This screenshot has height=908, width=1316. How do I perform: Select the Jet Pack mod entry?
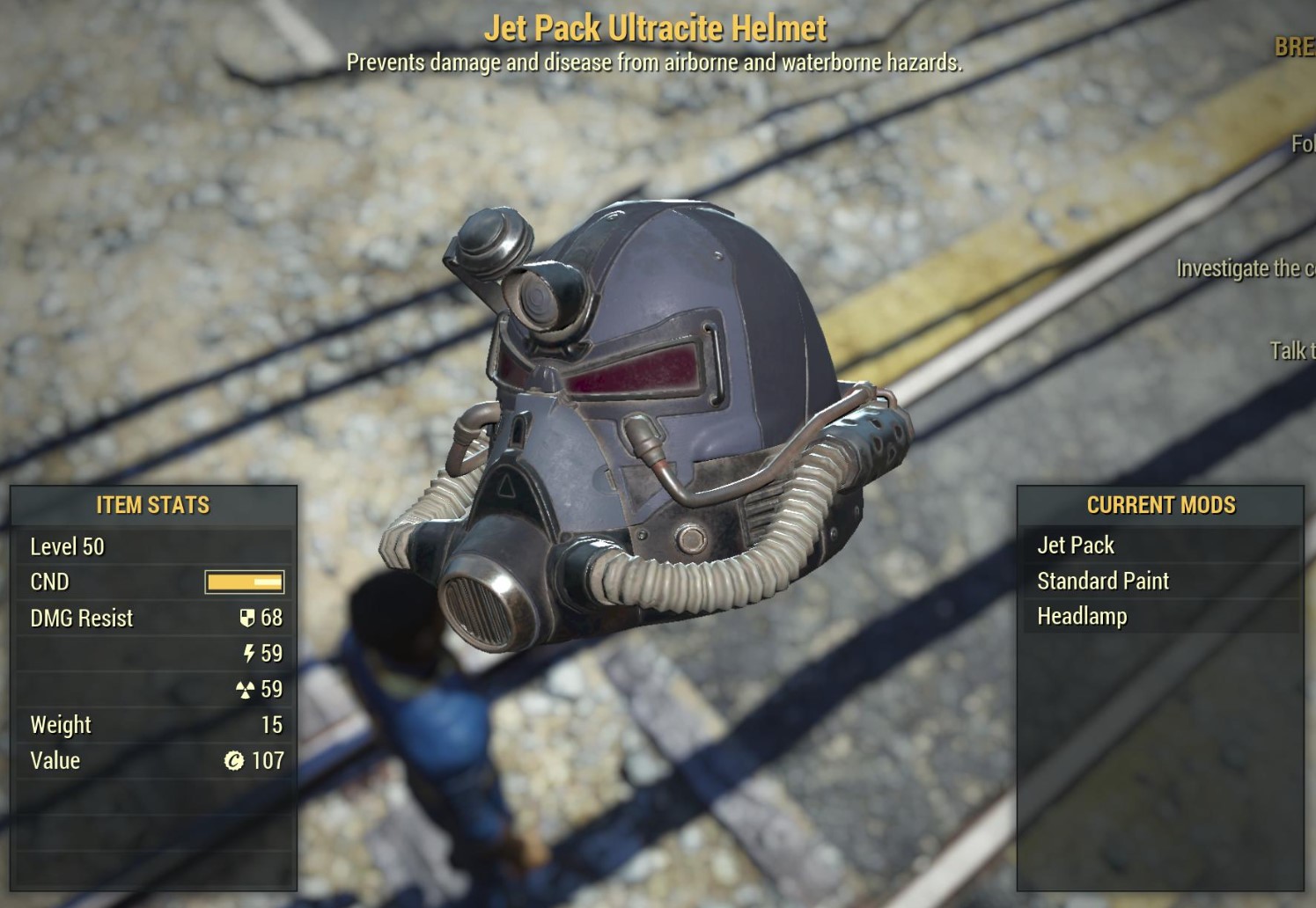tap(1076, 546)
